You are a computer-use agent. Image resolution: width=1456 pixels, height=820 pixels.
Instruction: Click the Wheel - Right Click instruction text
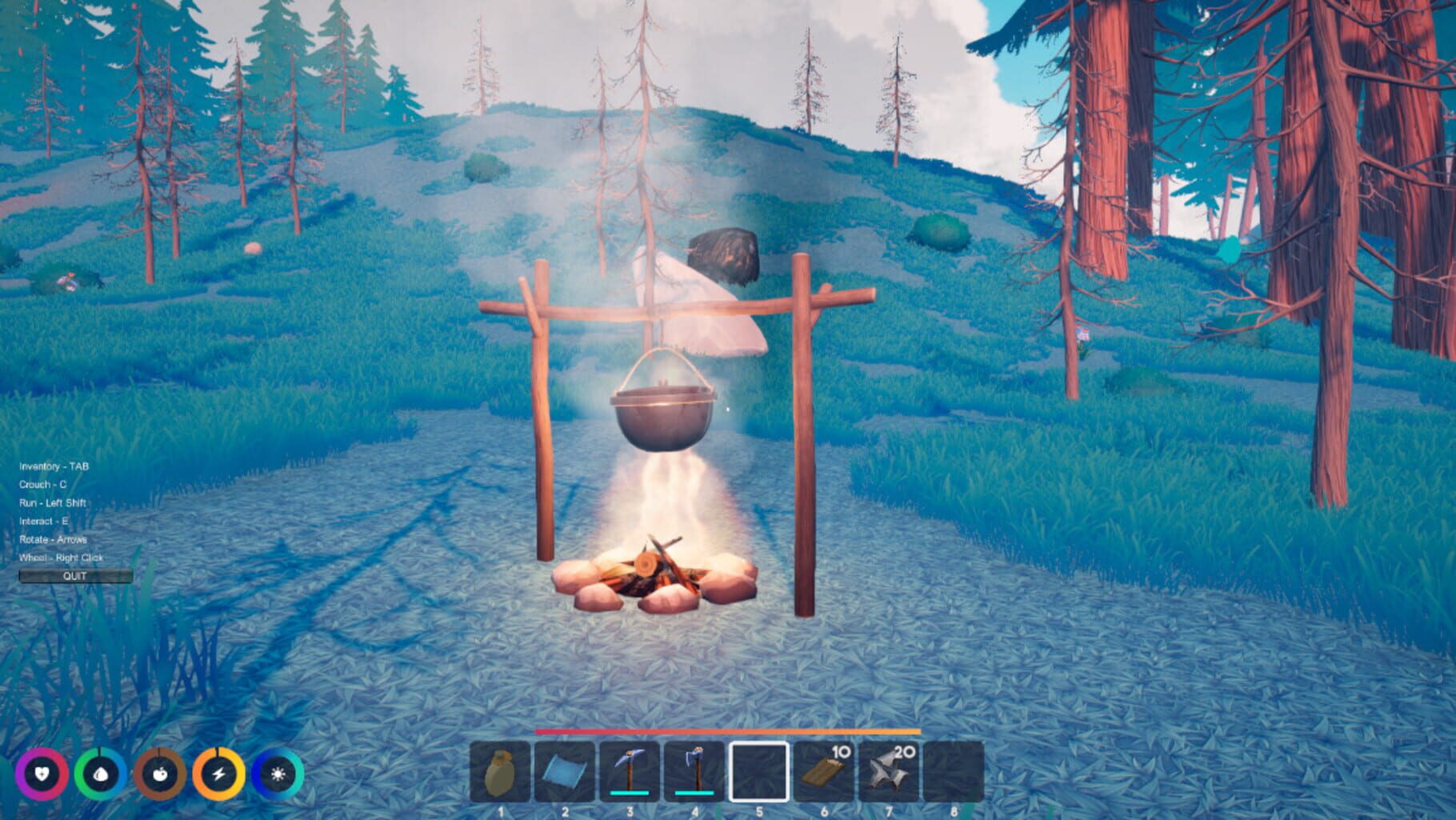(x=60, y=559)
